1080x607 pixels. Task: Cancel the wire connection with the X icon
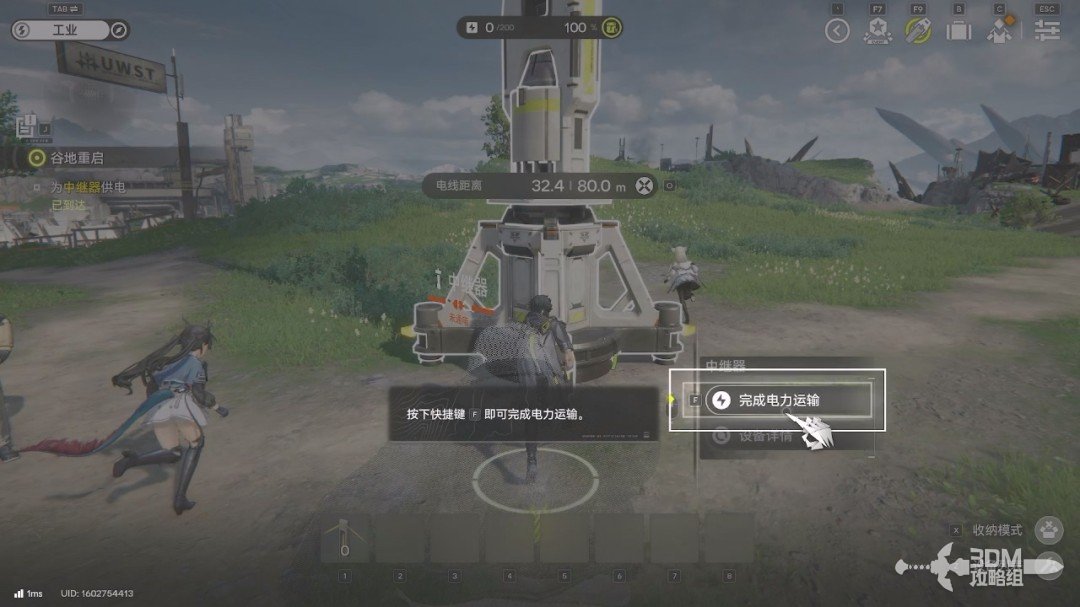coord(646,185)
